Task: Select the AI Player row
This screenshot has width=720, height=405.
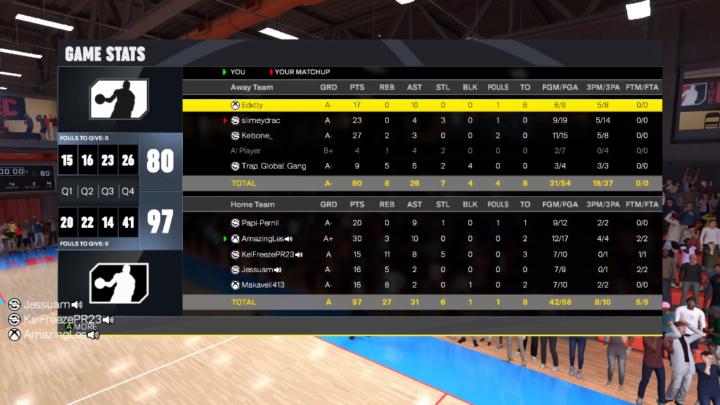Action: pyautogui.click(x=420, y=150)
